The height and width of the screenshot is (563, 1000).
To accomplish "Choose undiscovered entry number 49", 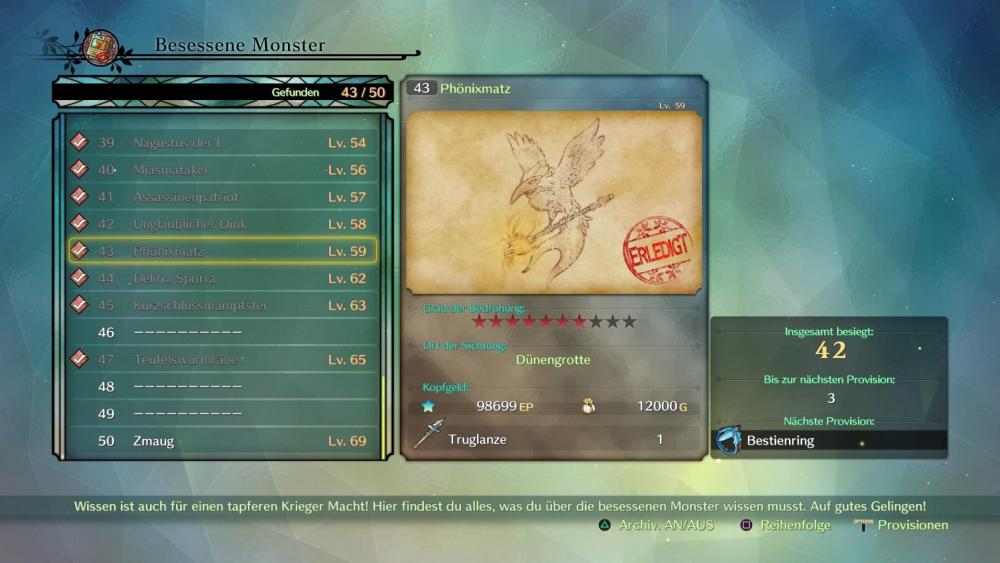I will [222, 413].
